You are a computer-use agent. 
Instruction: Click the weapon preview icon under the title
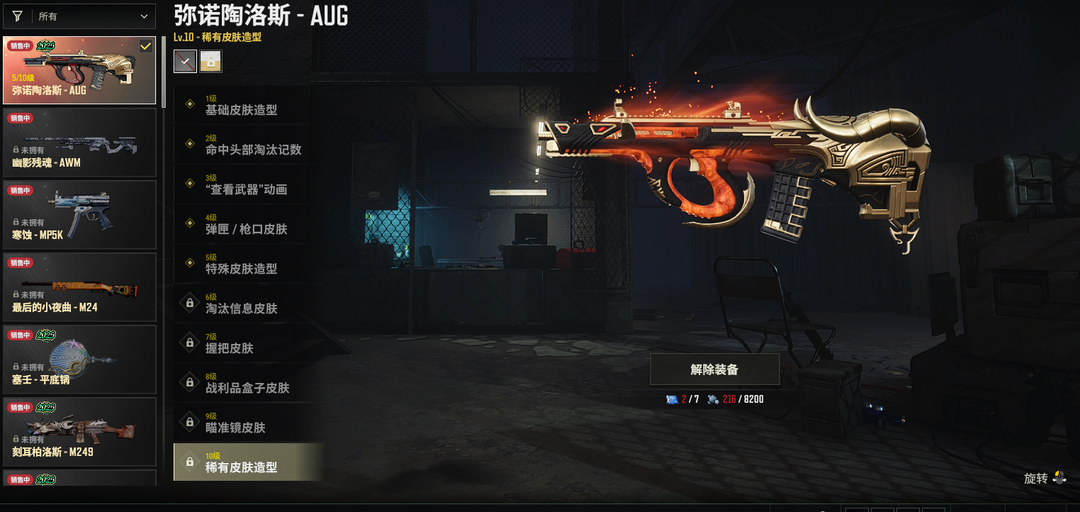(x=185, y=61)
